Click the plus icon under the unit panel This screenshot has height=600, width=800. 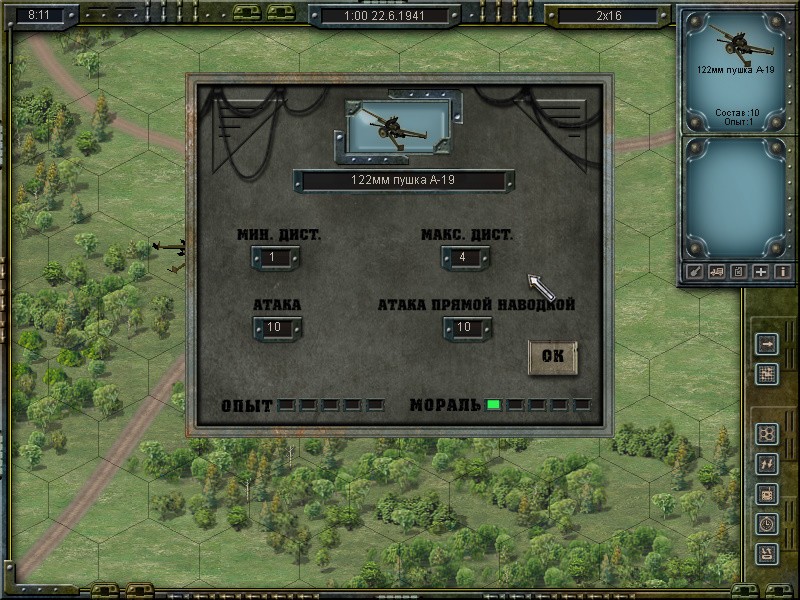761,271
